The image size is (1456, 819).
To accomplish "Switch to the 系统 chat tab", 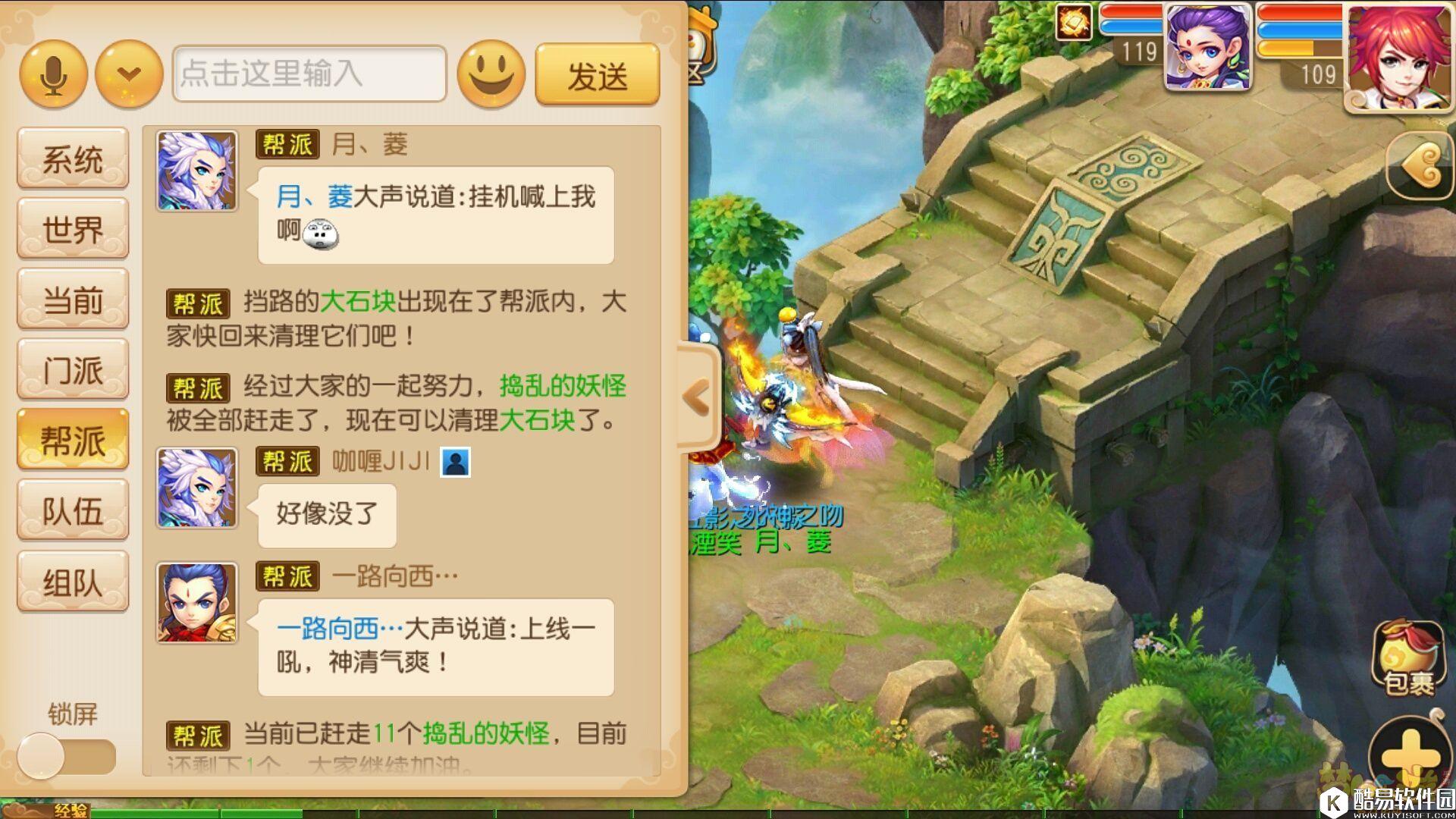I will [x=73, y=160].
